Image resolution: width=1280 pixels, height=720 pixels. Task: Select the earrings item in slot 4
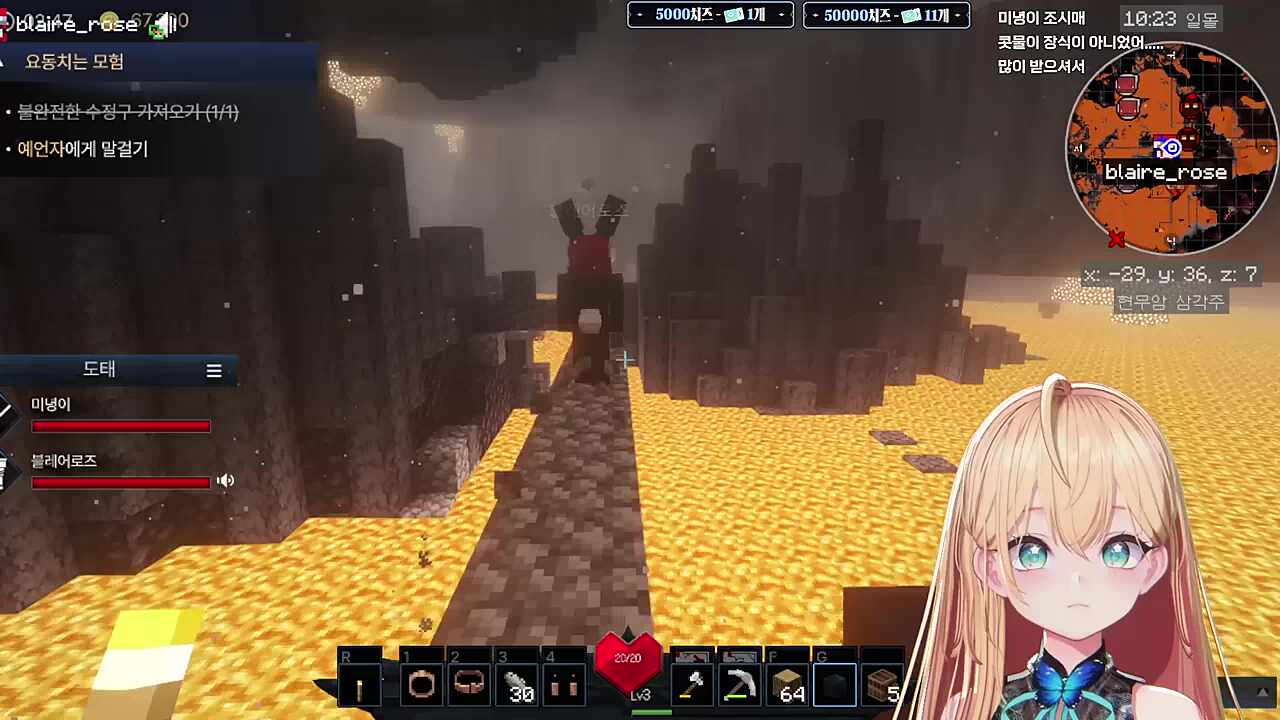(x=565, y=686)
